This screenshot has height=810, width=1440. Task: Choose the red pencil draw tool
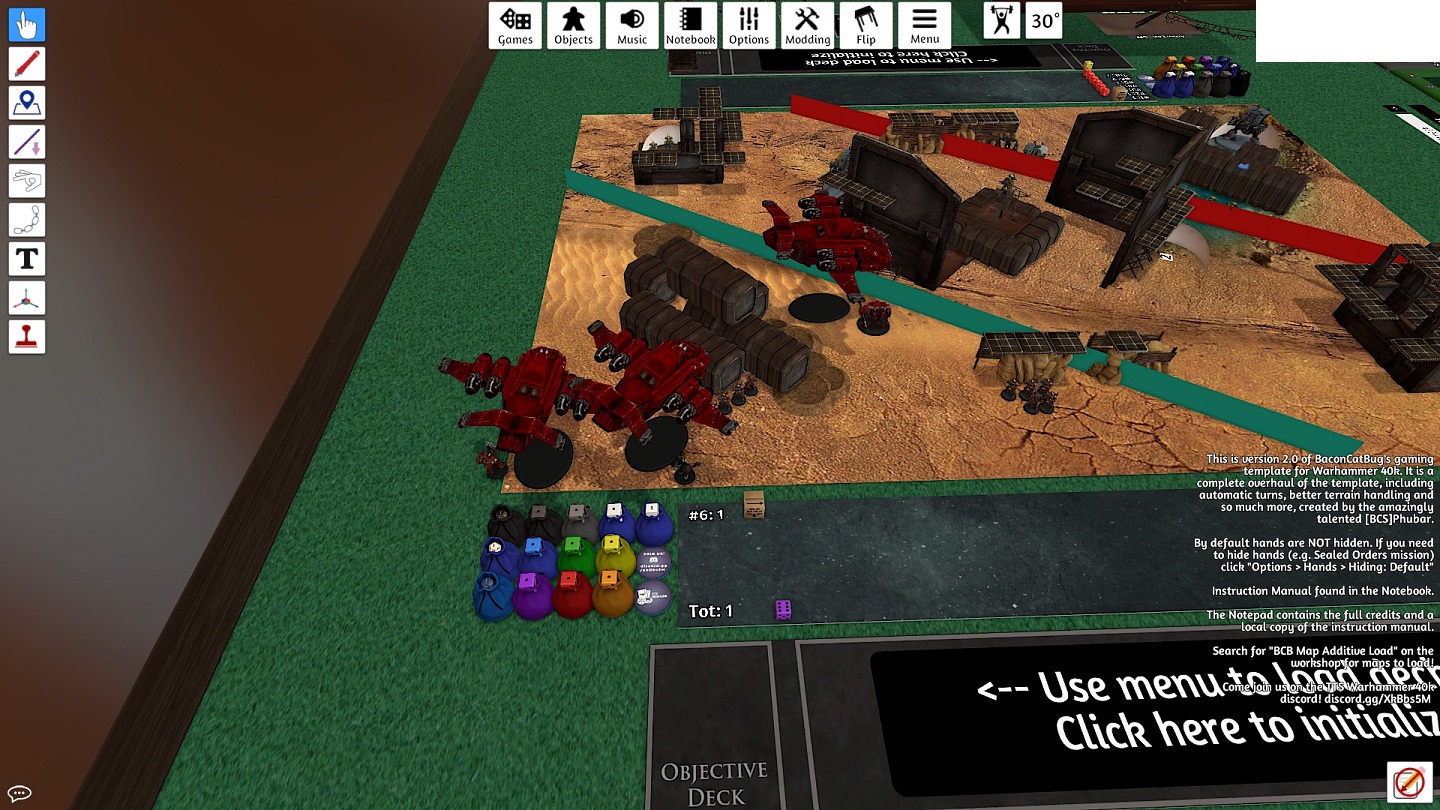coord(27,64)
